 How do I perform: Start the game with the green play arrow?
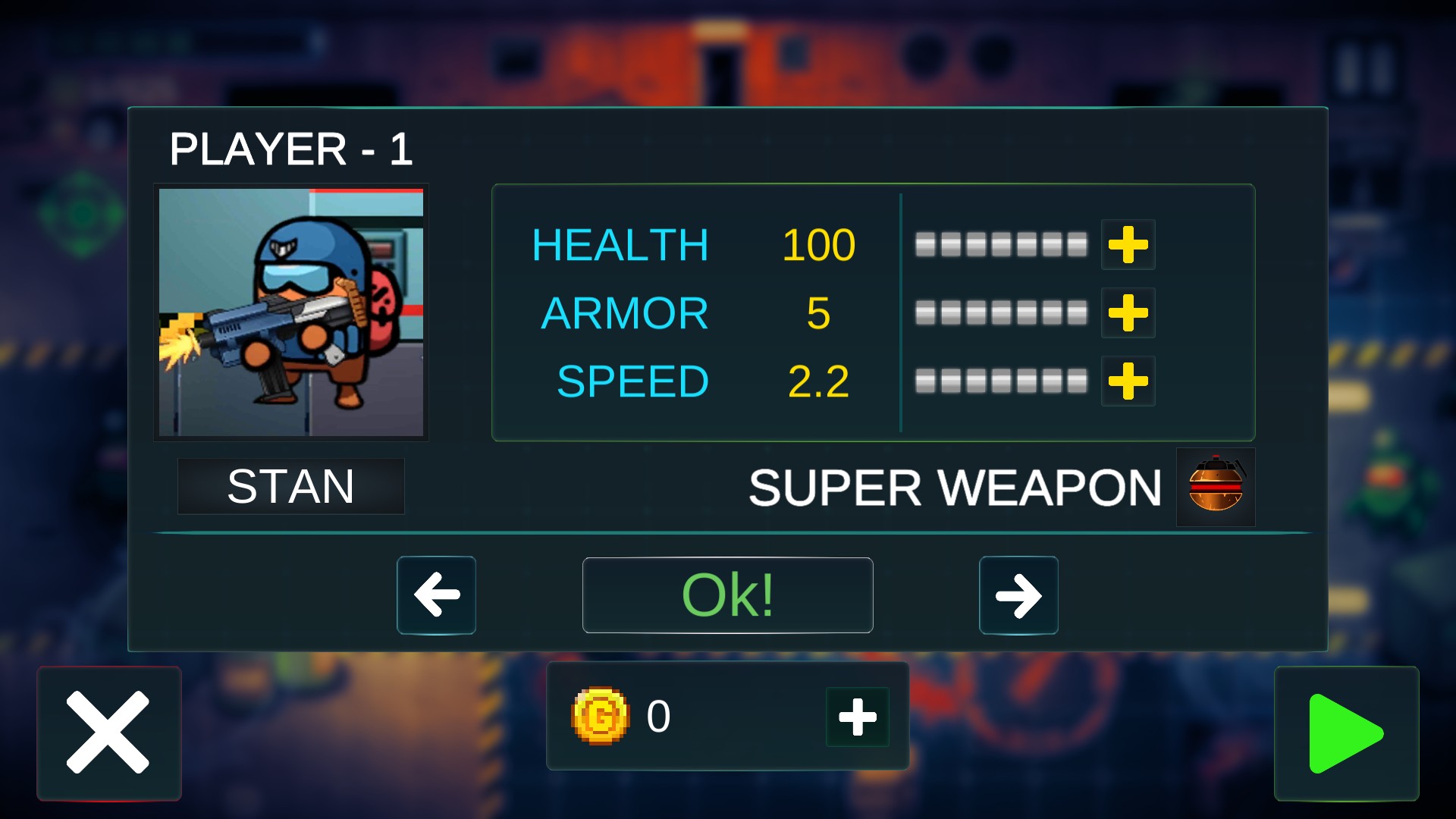coord(1346,733)
